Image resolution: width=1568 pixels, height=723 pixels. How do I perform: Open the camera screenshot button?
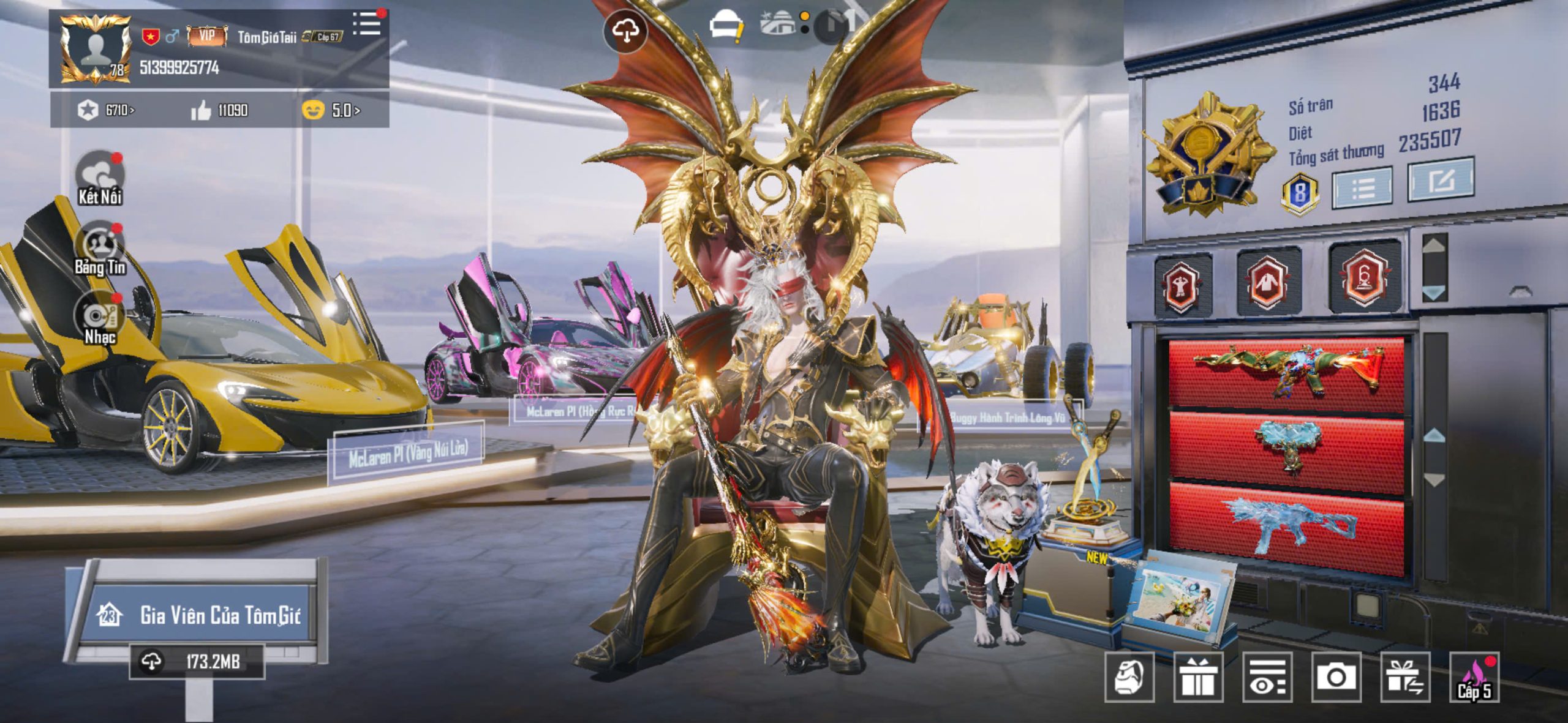(1336, 677)
